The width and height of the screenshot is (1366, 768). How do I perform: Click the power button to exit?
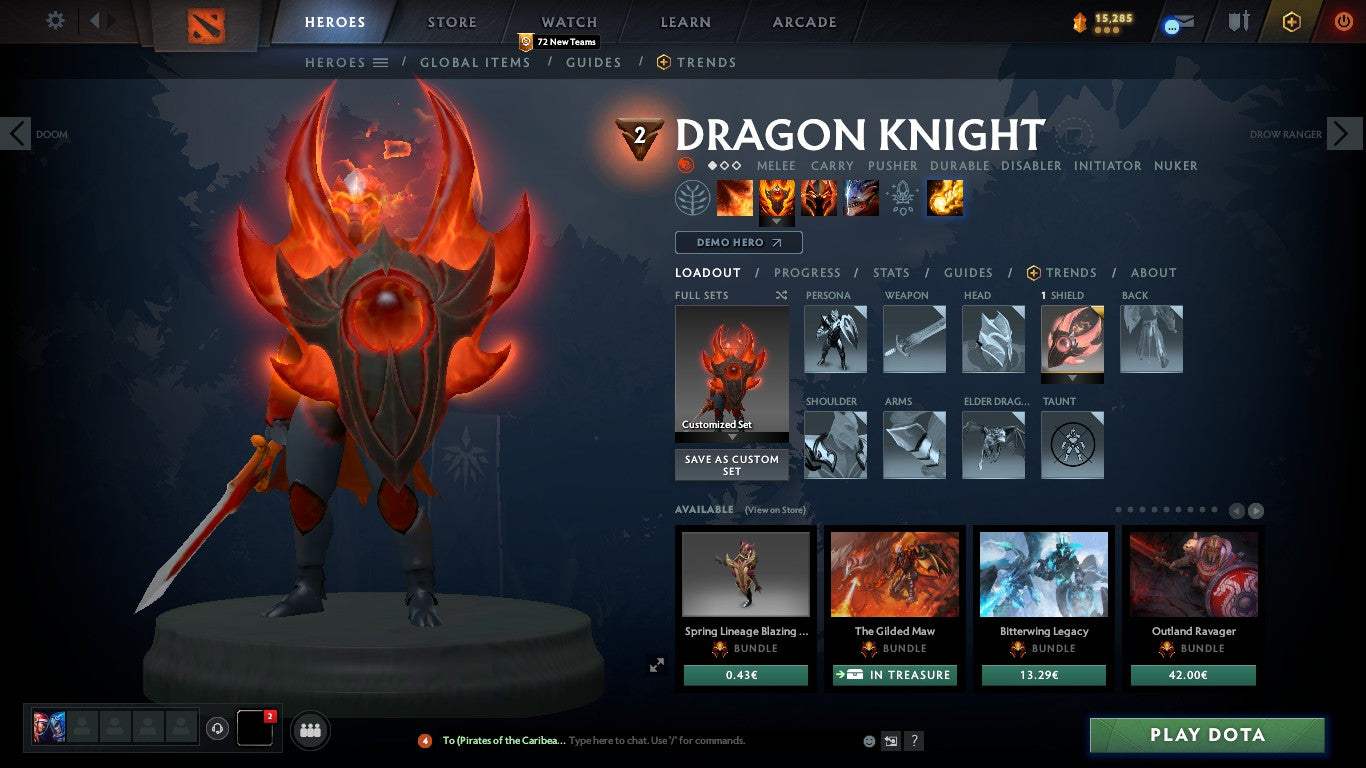coord(1350,21)
